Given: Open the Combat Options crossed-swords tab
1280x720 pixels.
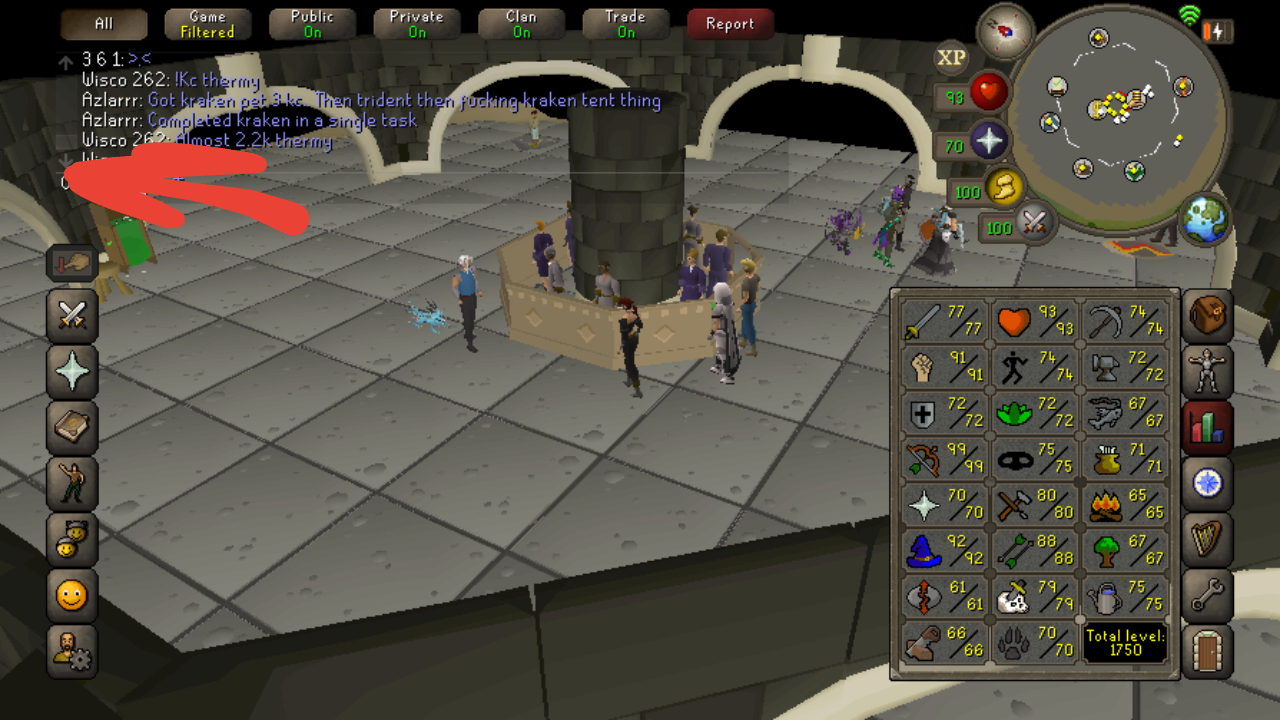Looking at the screenshot, I should [71, 315].
